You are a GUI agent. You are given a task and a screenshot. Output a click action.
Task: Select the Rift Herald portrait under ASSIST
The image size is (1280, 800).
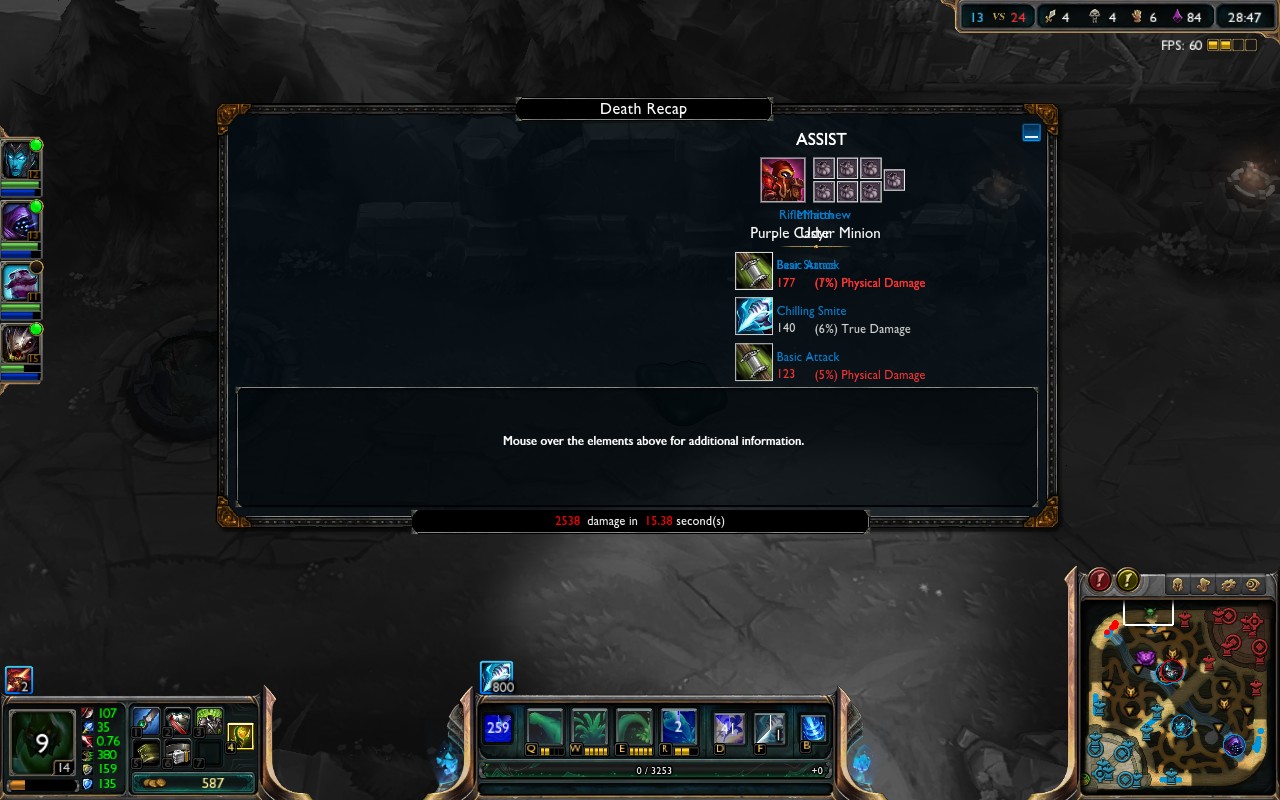tap(781, 179)
